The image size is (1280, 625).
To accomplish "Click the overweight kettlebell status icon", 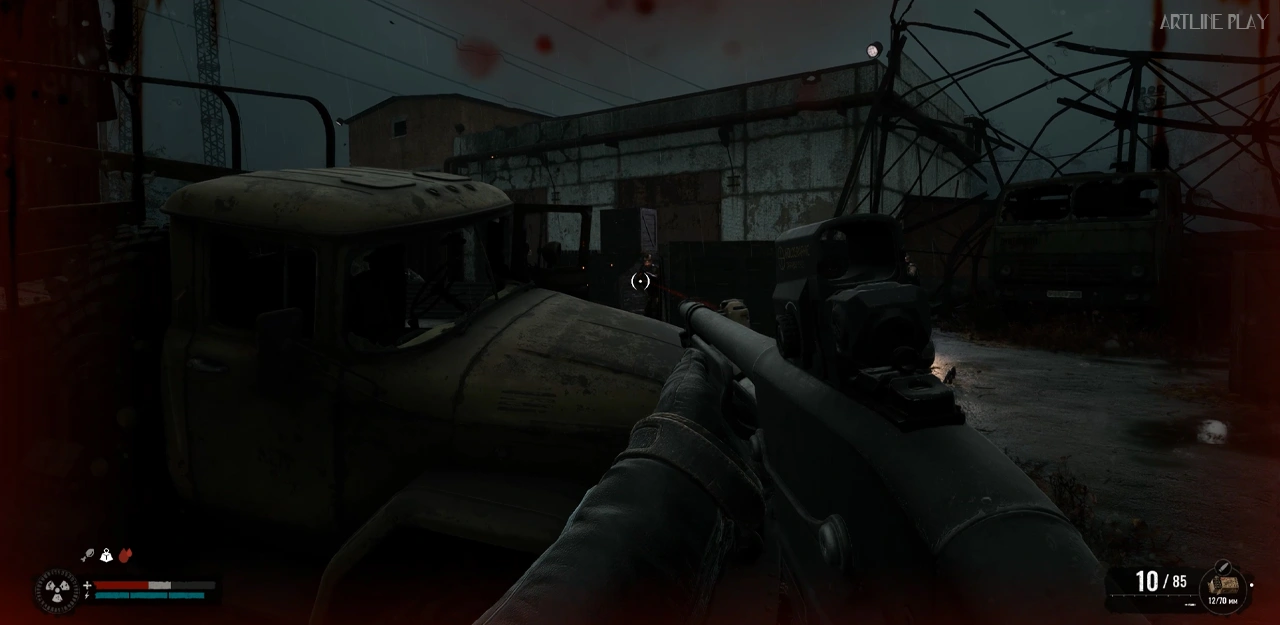I will pyautogui.click(x=106, y=555).
